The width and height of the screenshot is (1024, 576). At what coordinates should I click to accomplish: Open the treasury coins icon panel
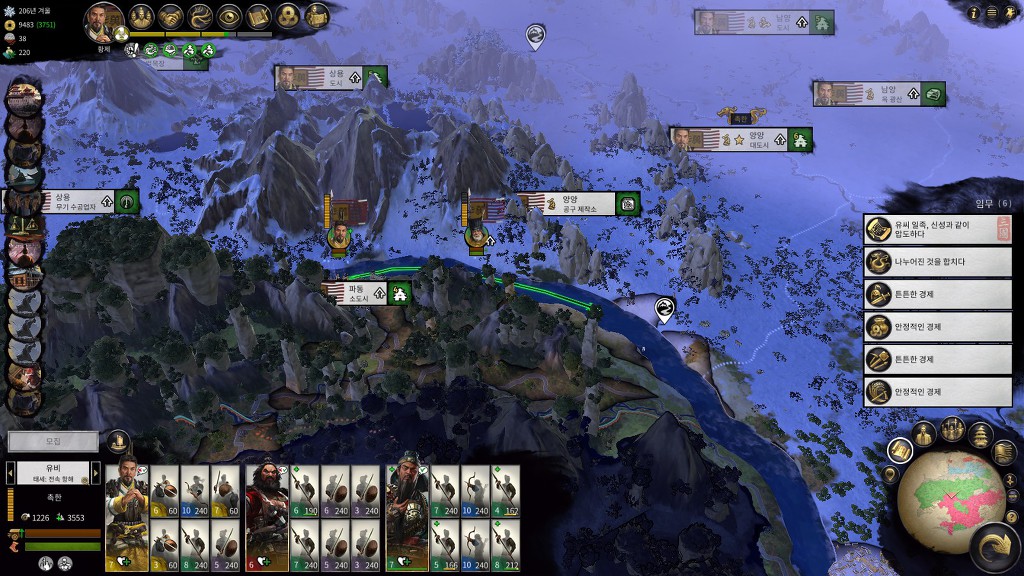click(287, 16)
